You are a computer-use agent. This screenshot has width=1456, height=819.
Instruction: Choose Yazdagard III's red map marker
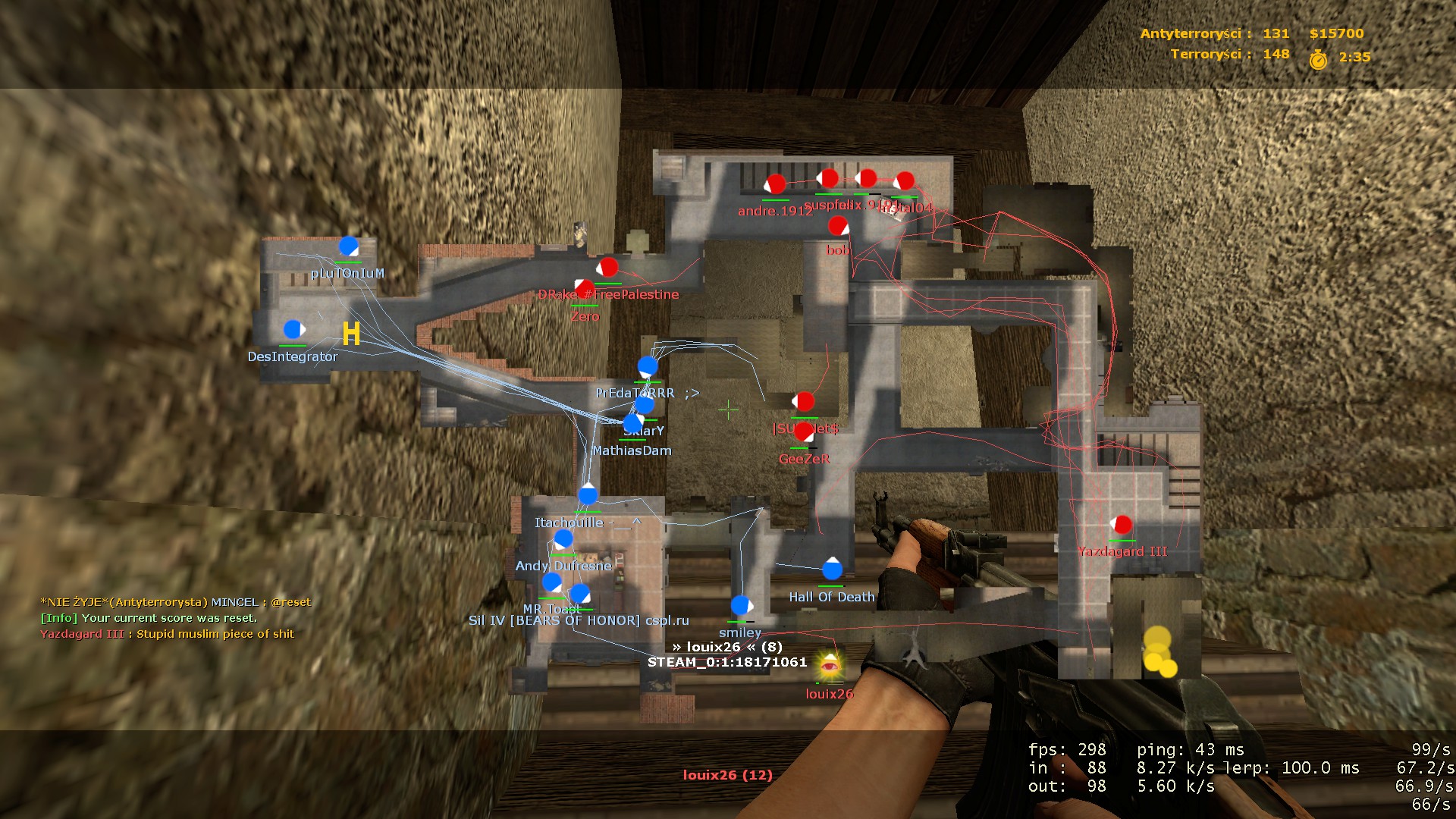pyautogui.click(x=1122, y=525)
